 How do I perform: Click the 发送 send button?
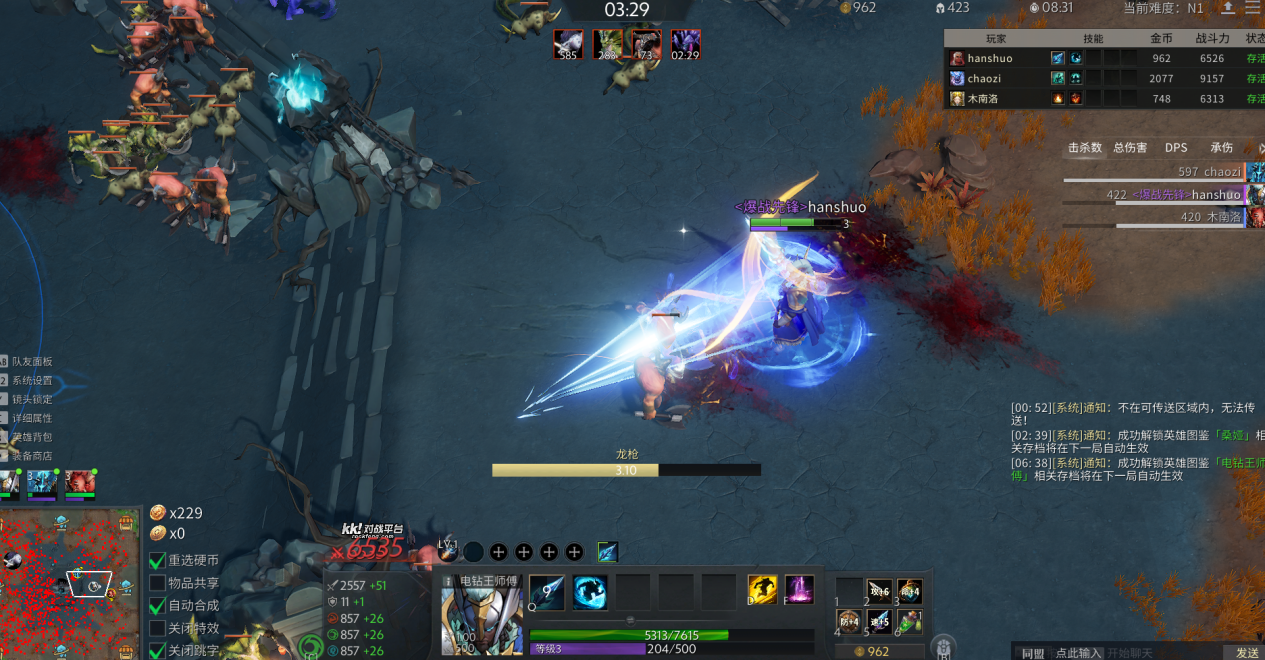1247,653
